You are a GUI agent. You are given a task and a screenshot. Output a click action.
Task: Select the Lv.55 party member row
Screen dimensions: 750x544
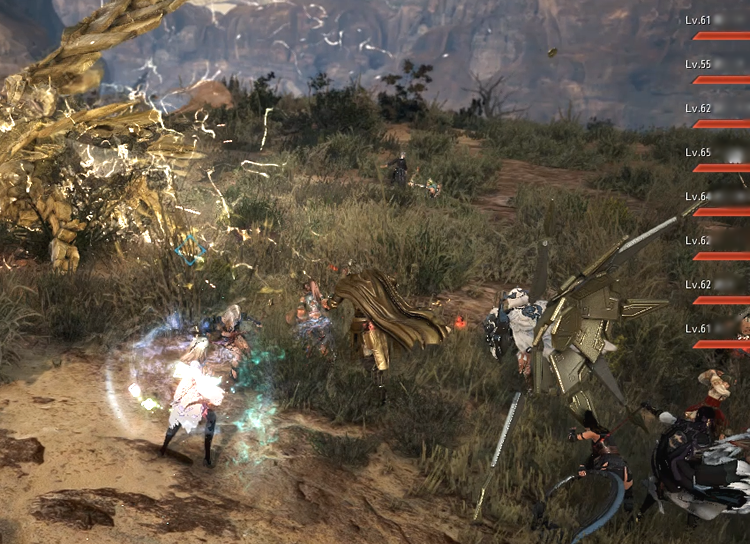(x=718, y=70)
